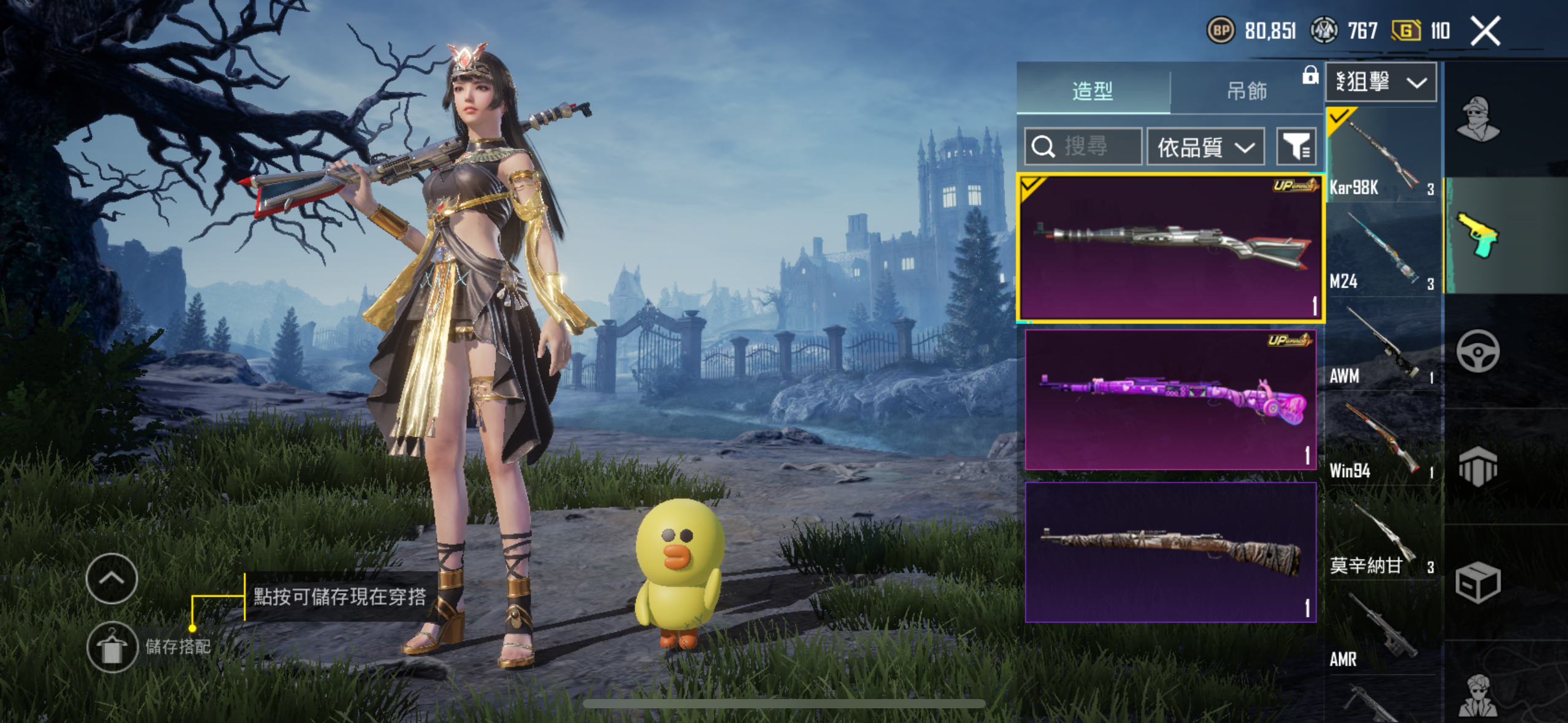Viewport: 1568px width, 723px height.
Task: Open the character outfit category icon
Action: coord(1478,119)
